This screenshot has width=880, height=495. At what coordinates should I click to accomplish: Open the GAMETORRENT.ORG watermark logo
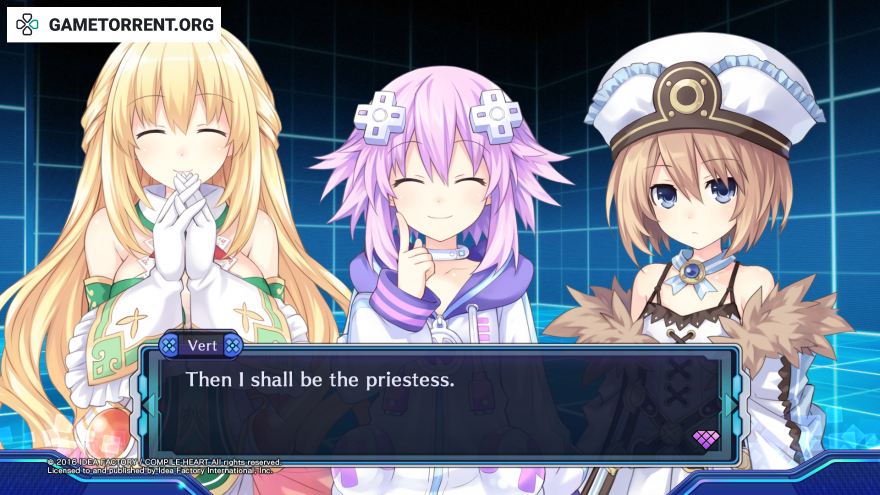coord(114,24)
